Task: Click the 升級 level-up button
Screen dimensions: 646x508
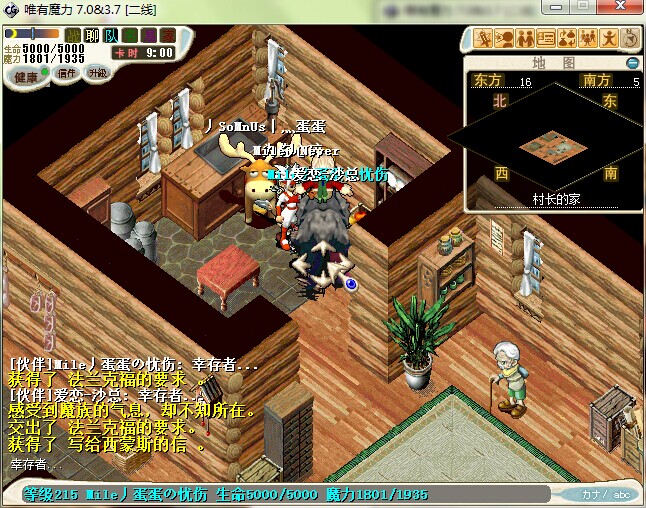Action: point(97,73)
